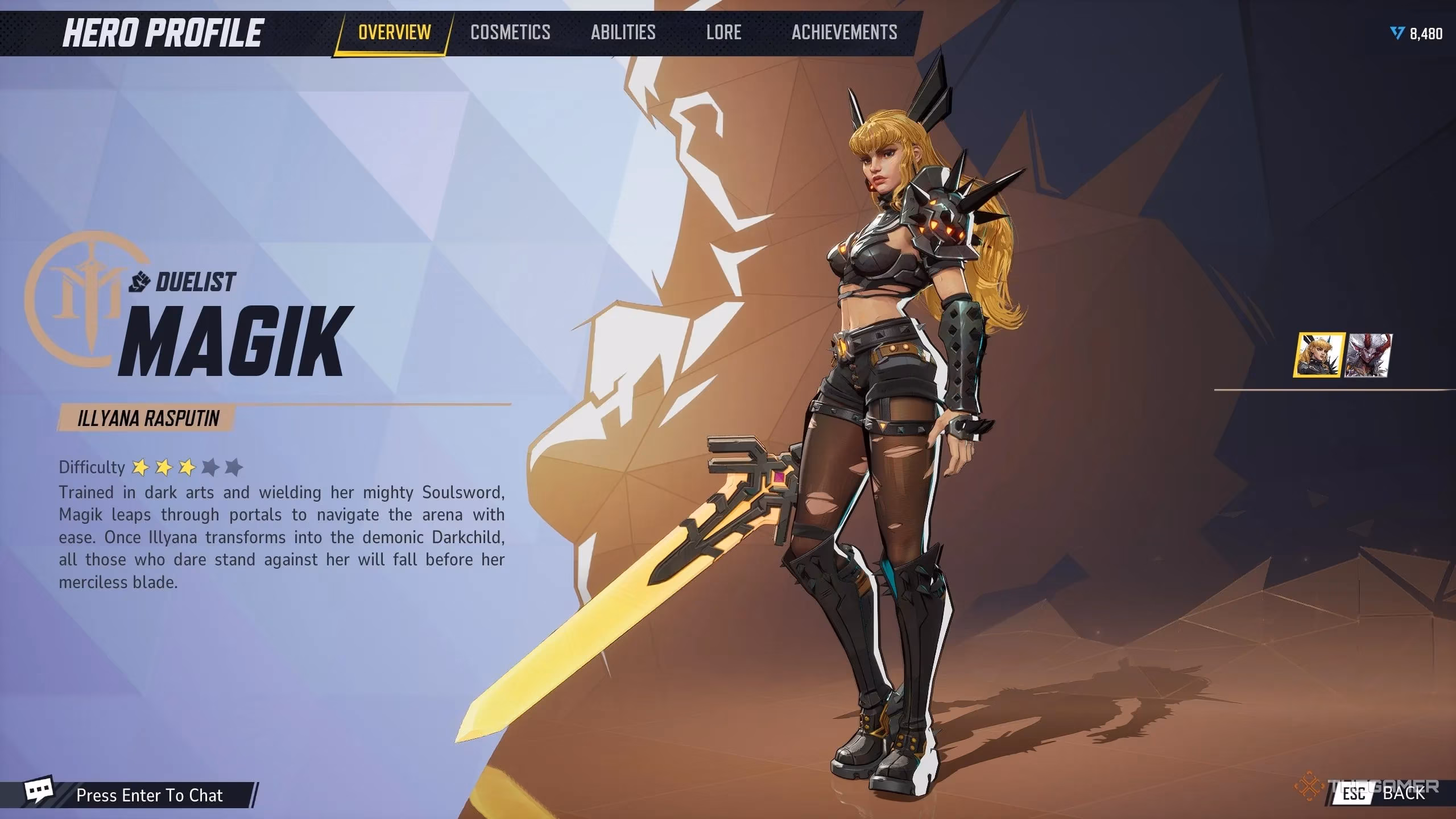1456x819 pixels.
Task: Switch to the Cosmetics tab
Action: tap(510, 32)
